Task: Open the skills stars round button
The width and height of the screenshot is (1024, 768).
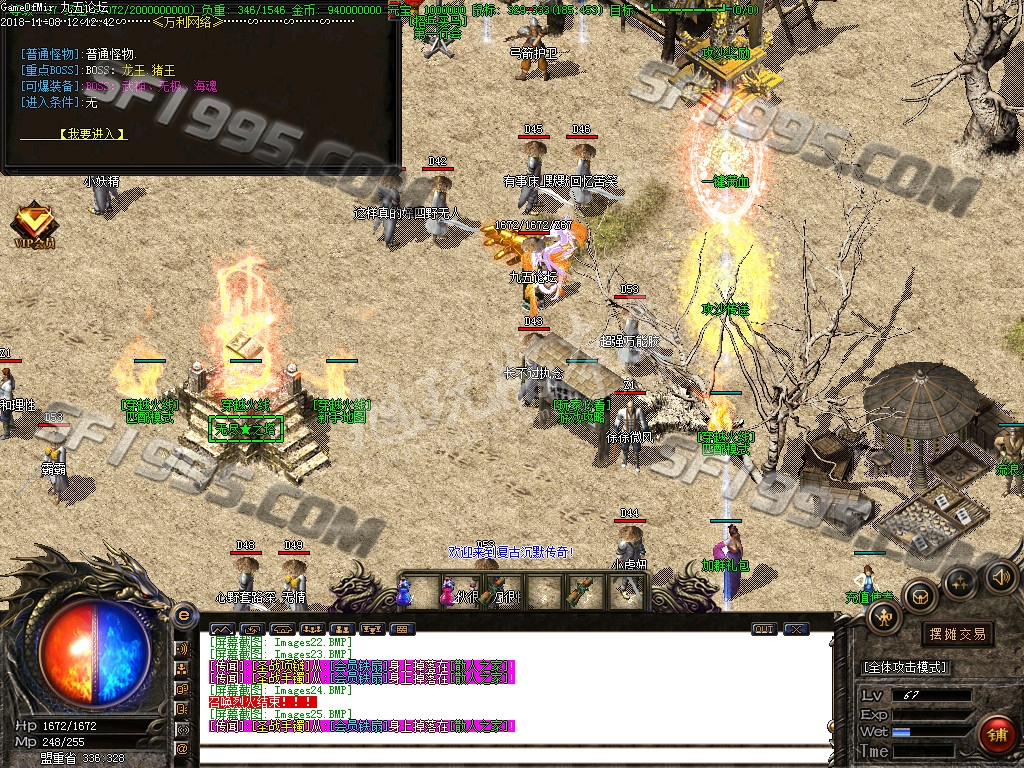Action: 959,581
